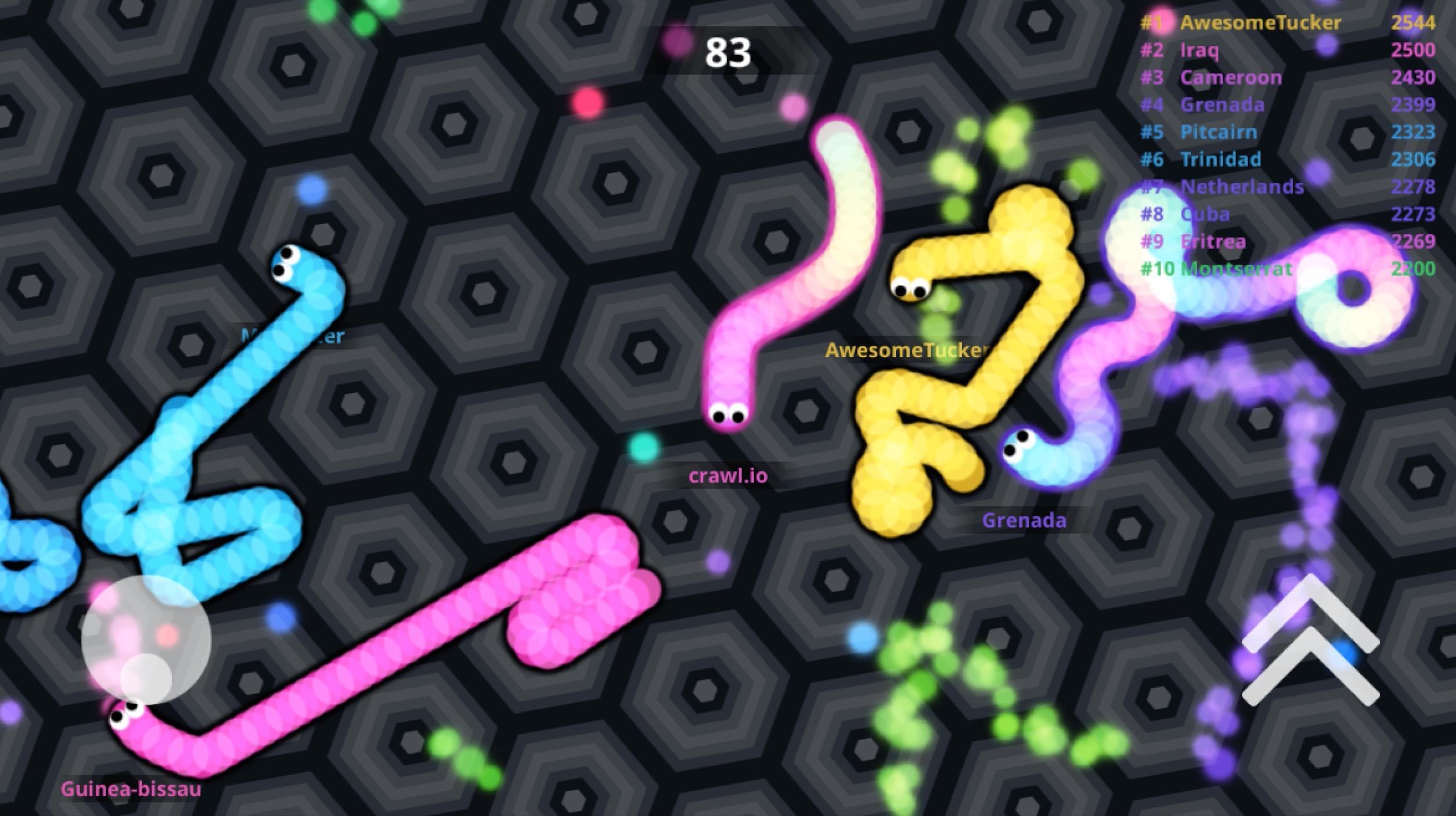Screen dimensions: 1456x816
Task: Click the #3 Cameroon leaderboard entry
Action: 1231,77
